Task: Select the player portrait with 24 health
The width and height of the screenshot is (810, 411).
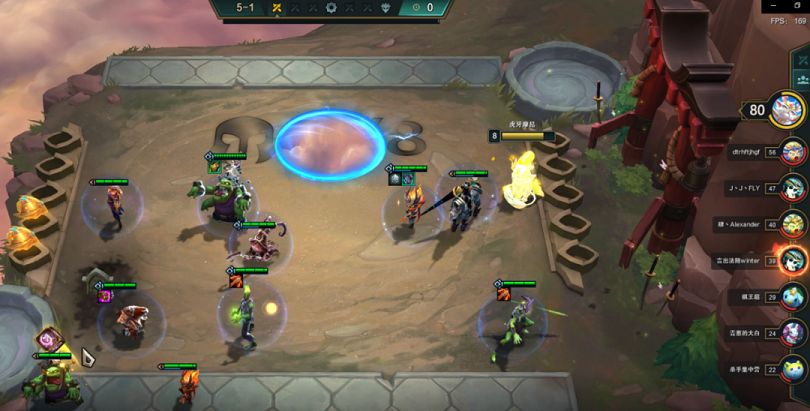Action: (793, 332)
